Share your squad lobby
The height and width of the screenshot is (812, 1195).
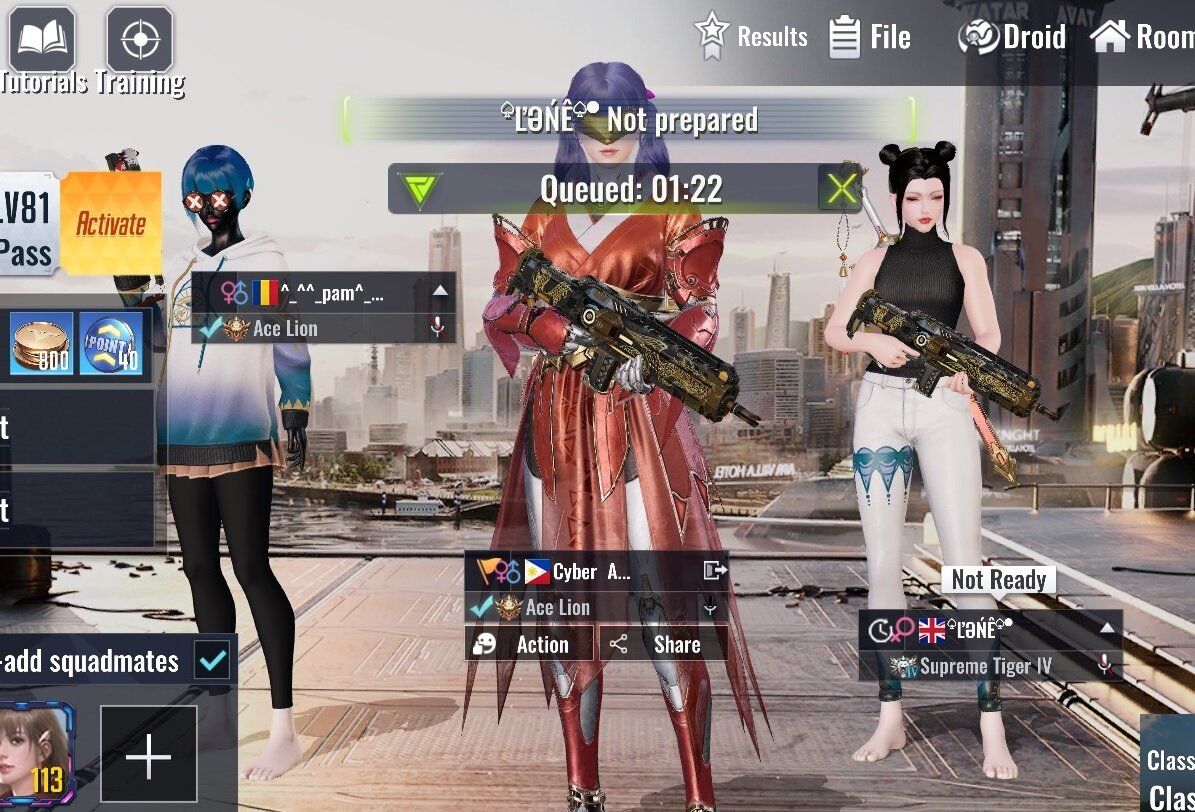pos(663,644)
